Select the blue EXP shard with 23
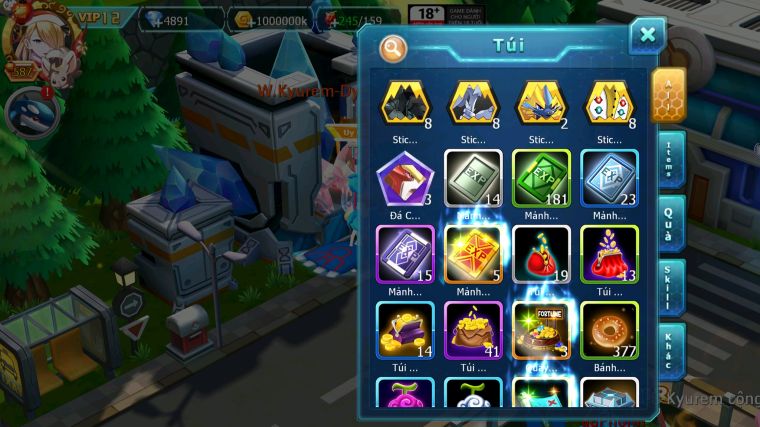760x427 pixels. [608, 179]
